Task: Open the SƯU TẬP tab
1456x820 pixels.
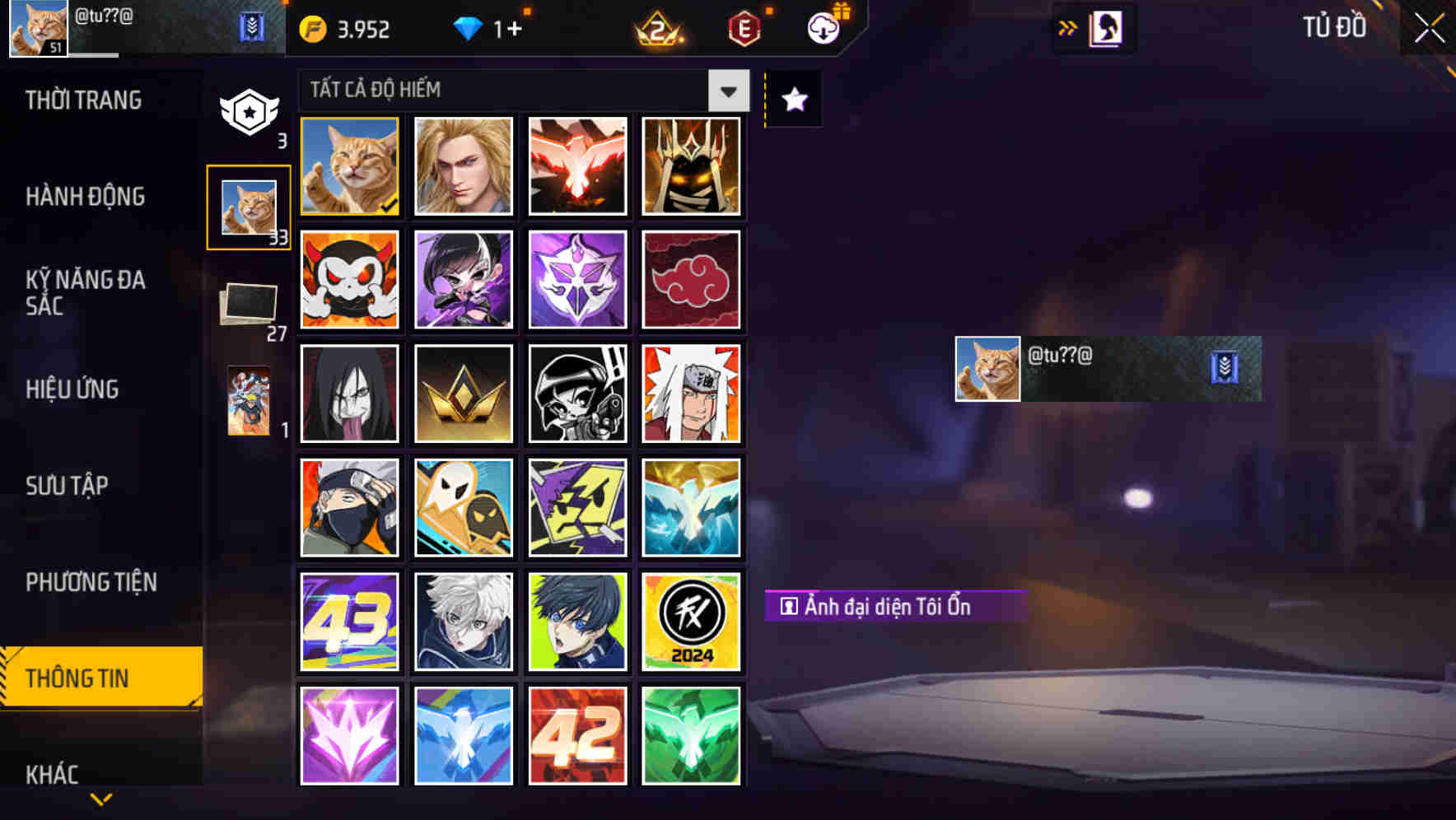Action: 68,487
